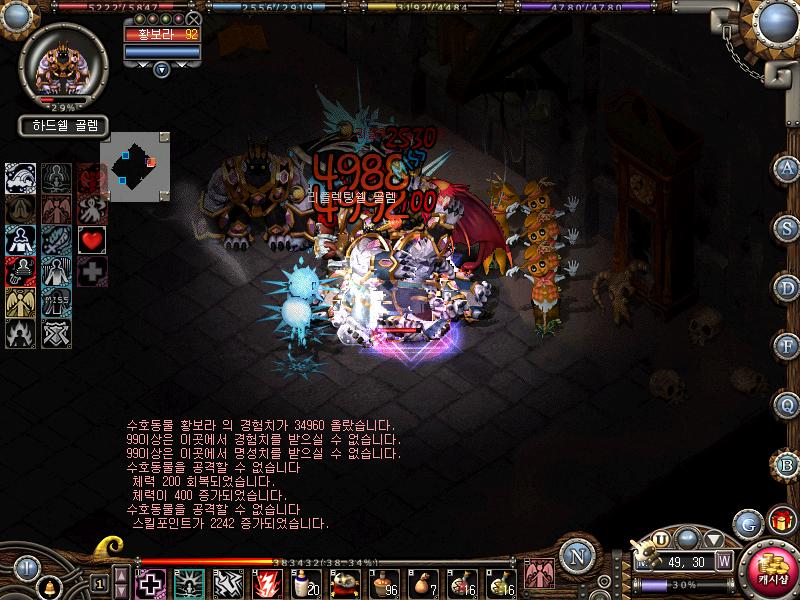The width and height of the screenshot is (800, 600).
Task: Click the red heart buff icon
Action: [x=91, y=239]
